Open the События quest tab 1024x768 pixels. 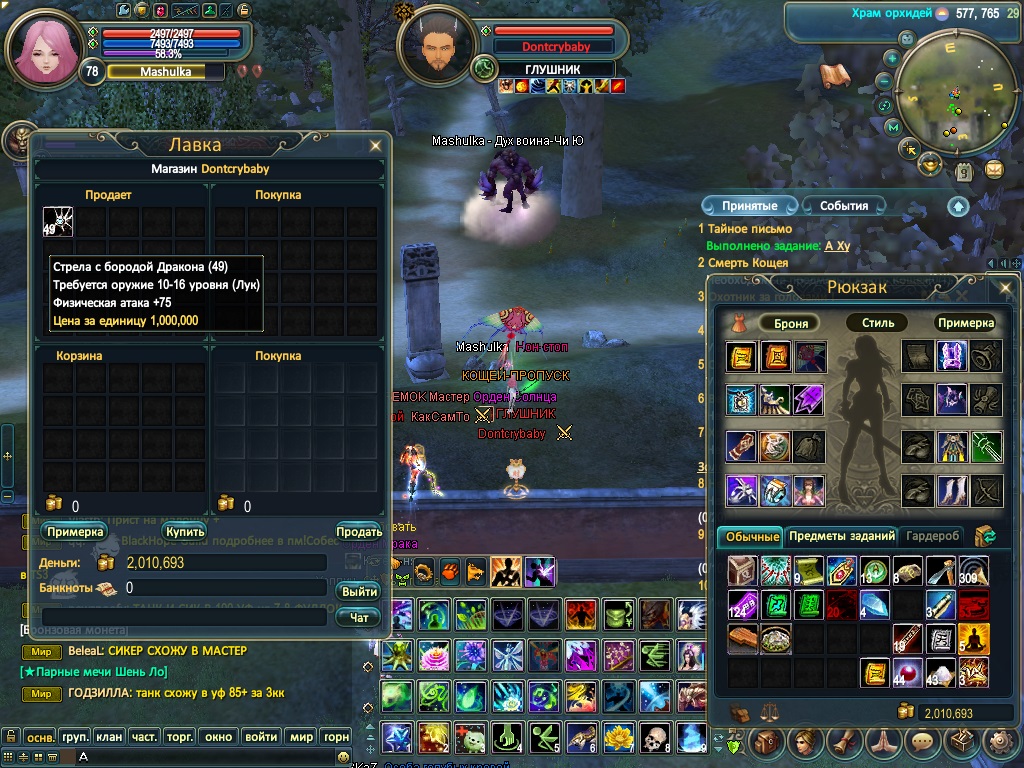(844, 206)
